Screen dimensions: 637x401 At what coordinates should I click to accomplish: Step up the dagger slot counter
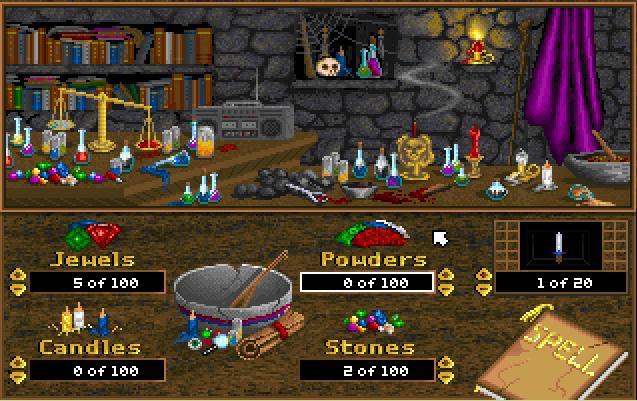click(485, 275)
